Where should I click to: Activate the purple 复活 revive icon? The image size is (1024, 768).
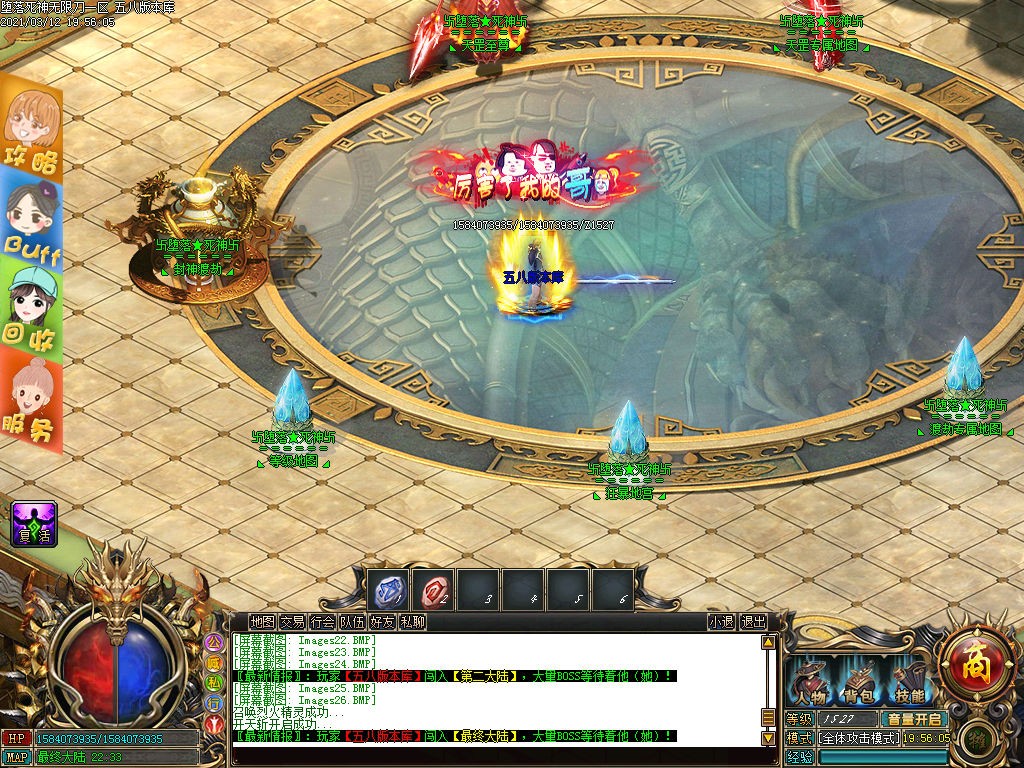tap(34, 524)
